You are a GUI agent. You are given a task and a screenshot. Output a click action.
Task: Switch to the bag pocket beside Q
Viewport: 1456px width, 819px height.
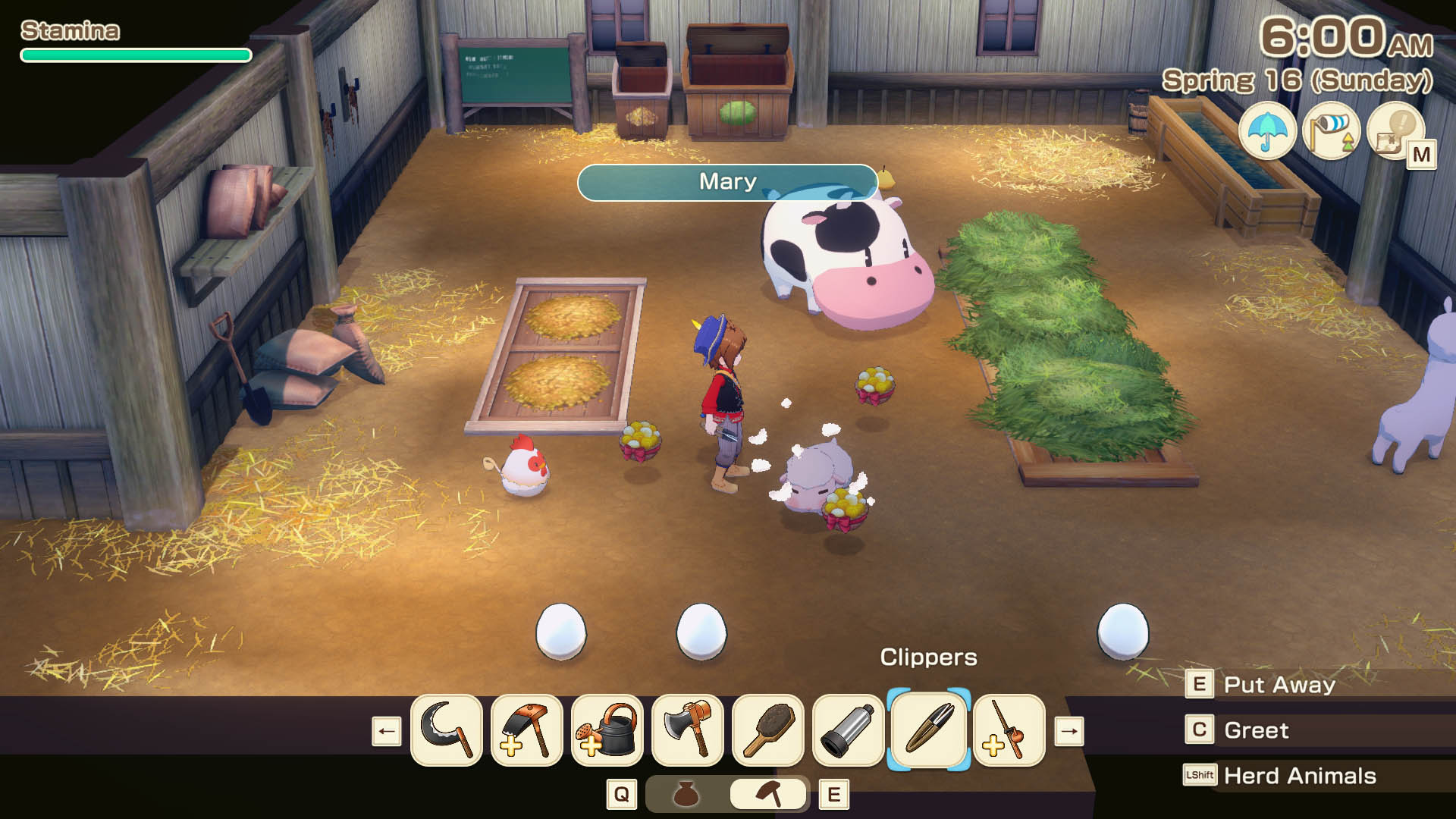[x=686, y=793]
